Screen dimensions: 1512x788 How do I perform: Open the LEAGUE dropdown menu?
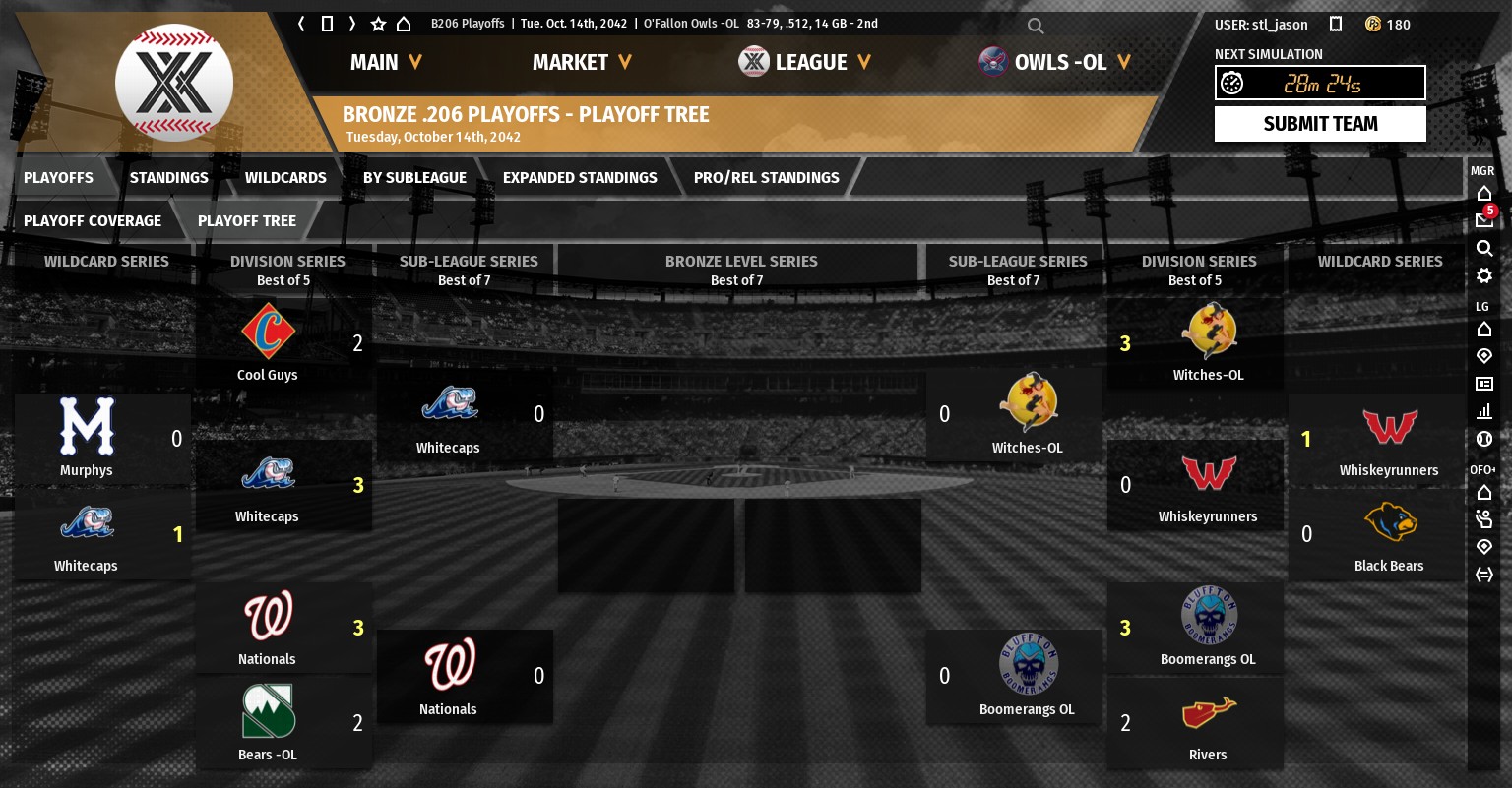click(805, 63)
